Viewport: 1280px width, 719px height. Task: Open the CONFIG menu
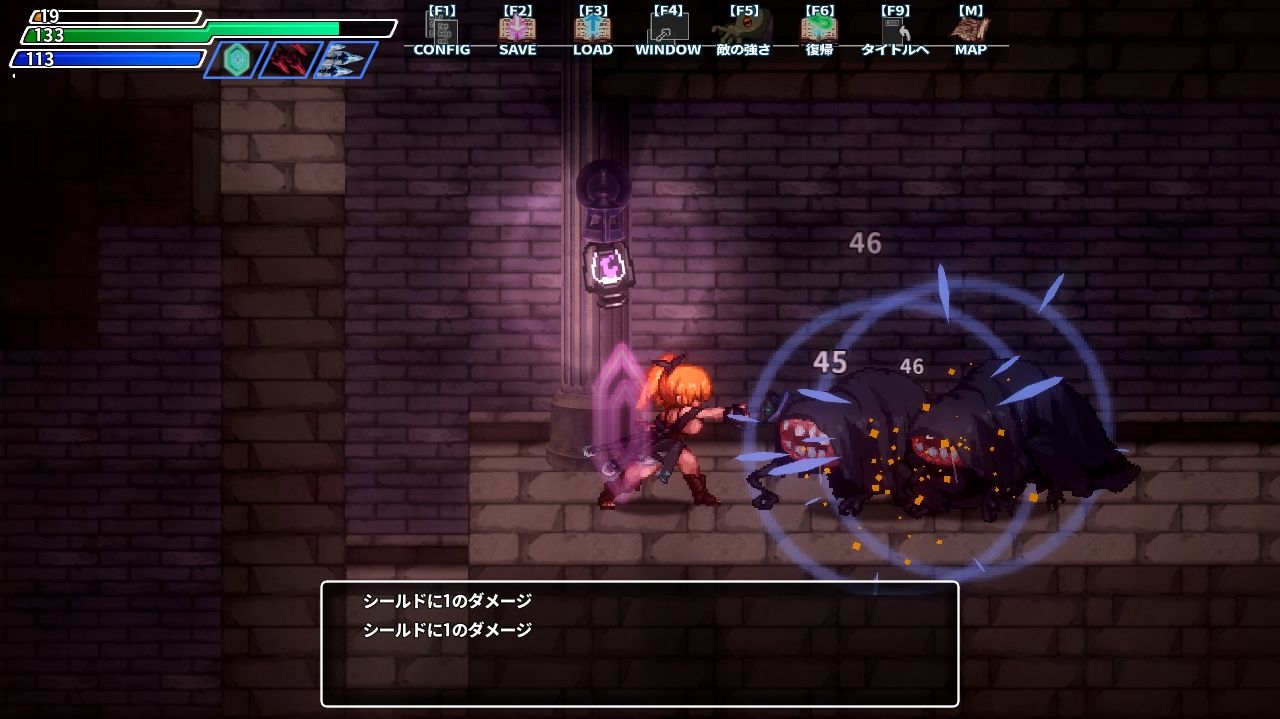(x=441, y=32)
